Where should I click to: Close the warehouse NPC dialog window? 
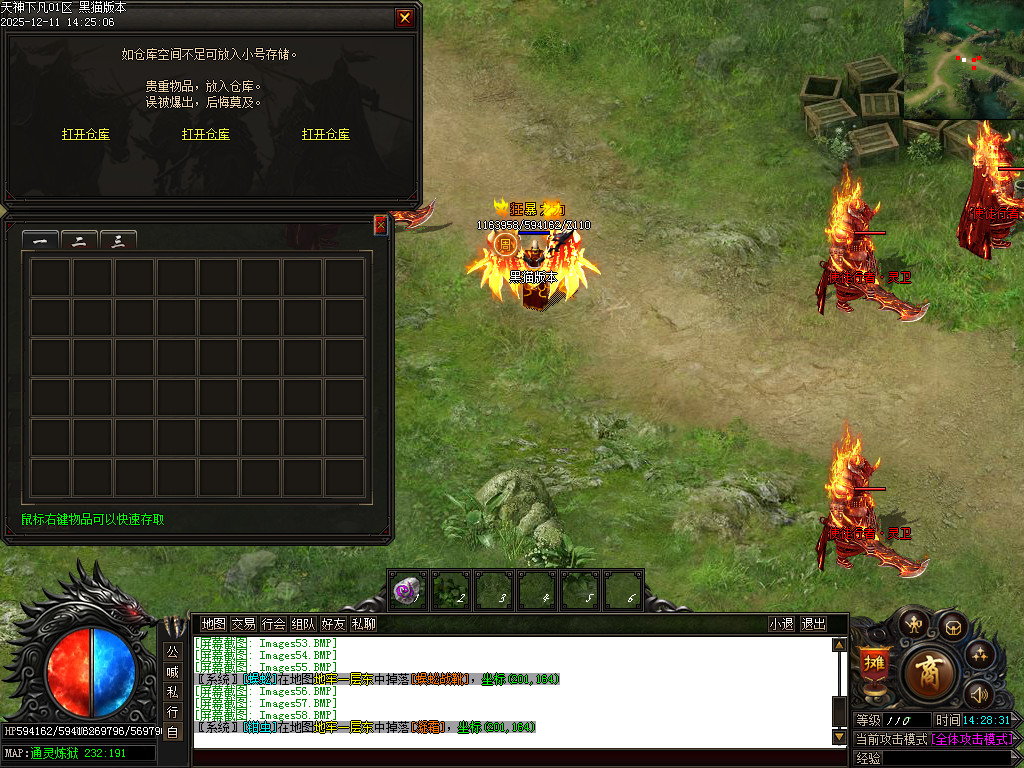(x=404, y=17)
